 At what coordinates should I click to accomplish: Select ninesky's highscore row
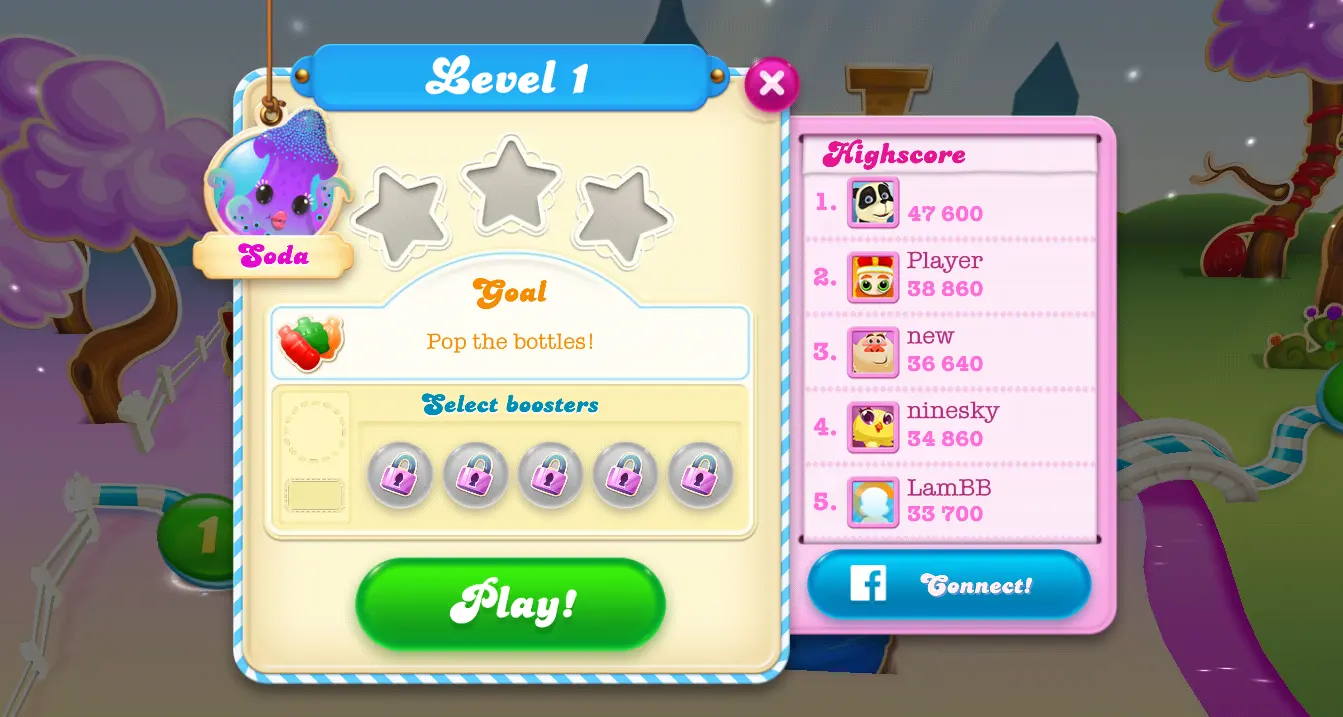point(950,427)
